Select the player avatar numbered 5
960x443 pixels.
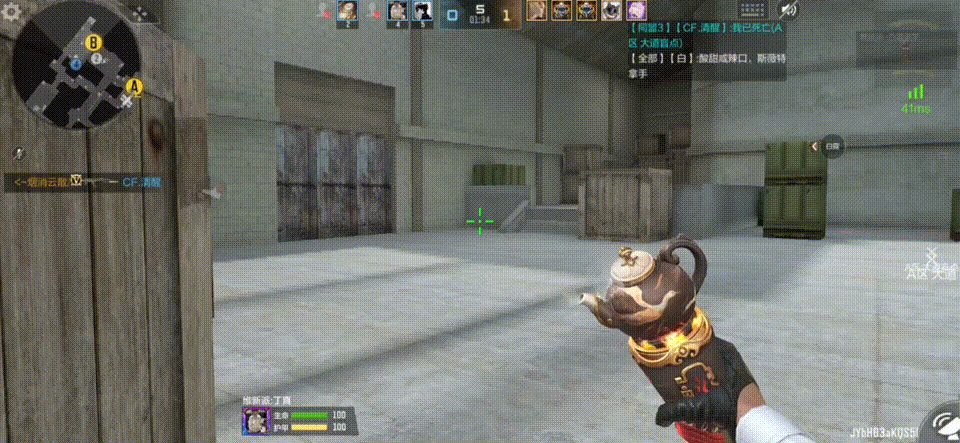(x=422, y=11)
